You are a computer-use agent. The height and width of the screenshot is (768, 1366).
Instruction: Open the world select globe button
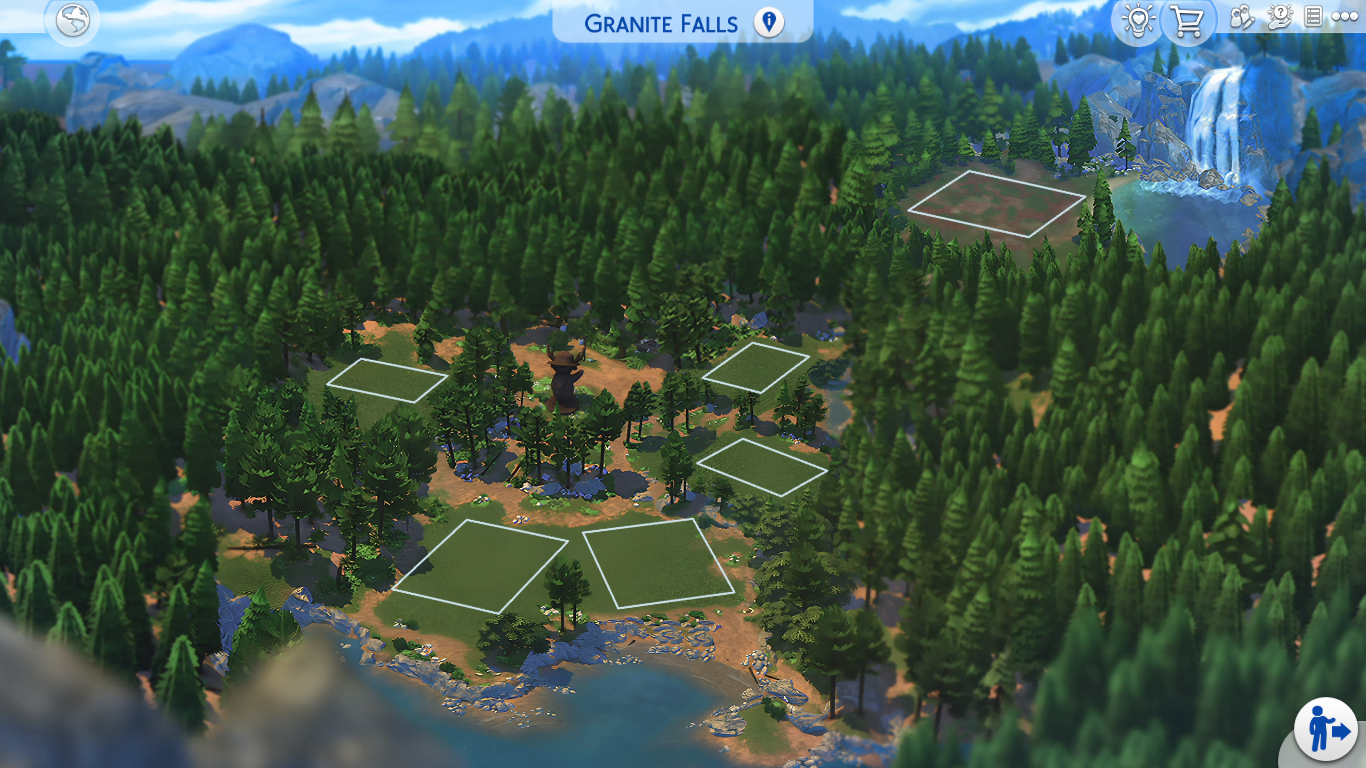click(73, 21)
